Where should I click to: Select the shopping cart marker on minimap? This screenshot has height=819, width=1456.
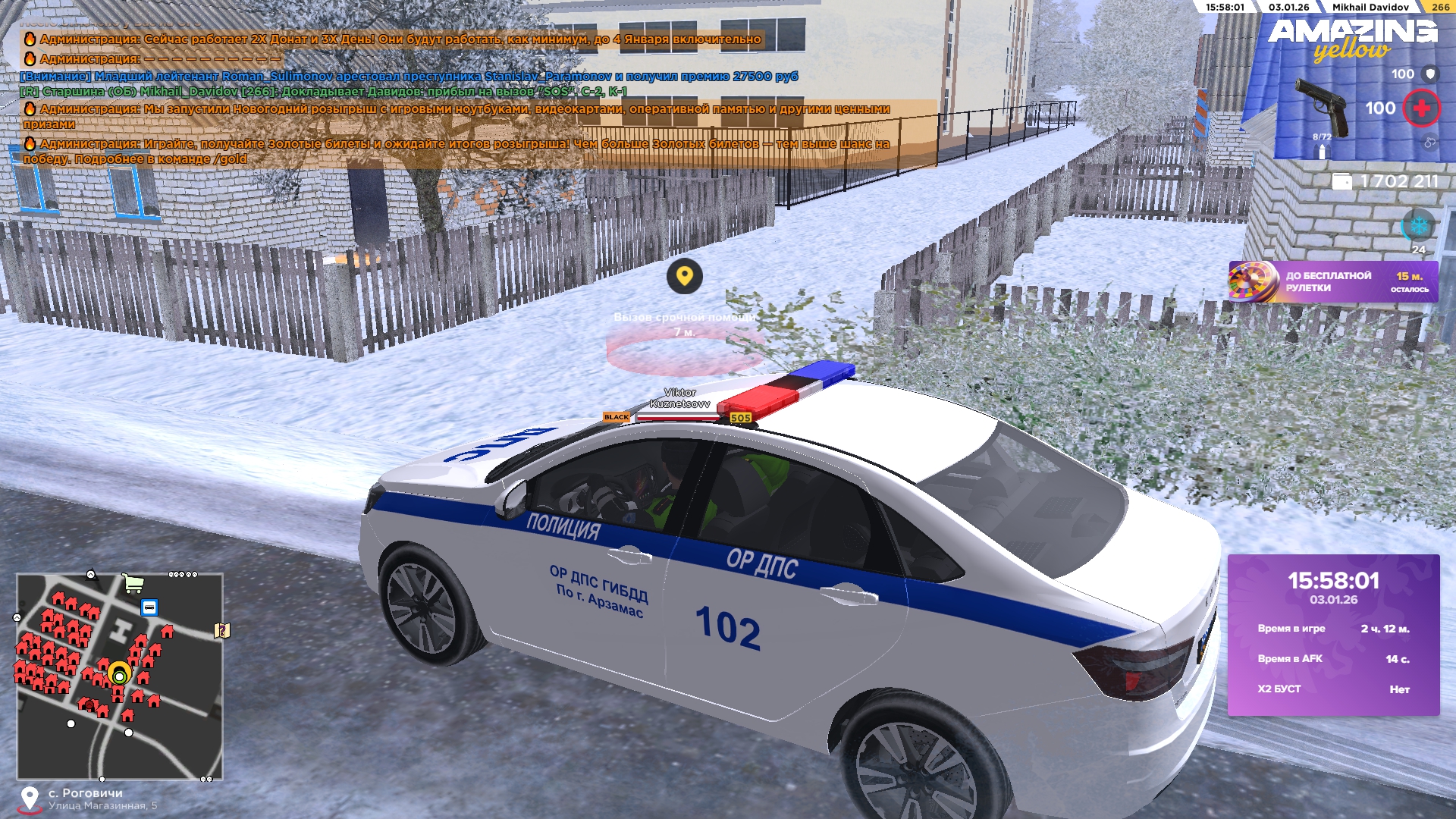click(x=133, y=582)
